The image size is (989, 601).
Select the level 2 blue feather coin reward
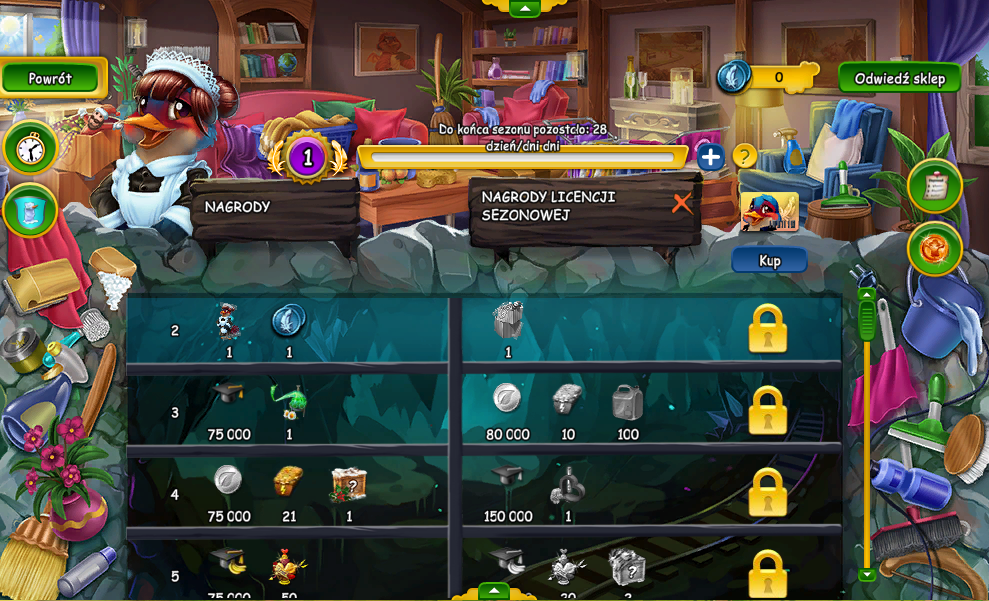click(x=289, y=321)
